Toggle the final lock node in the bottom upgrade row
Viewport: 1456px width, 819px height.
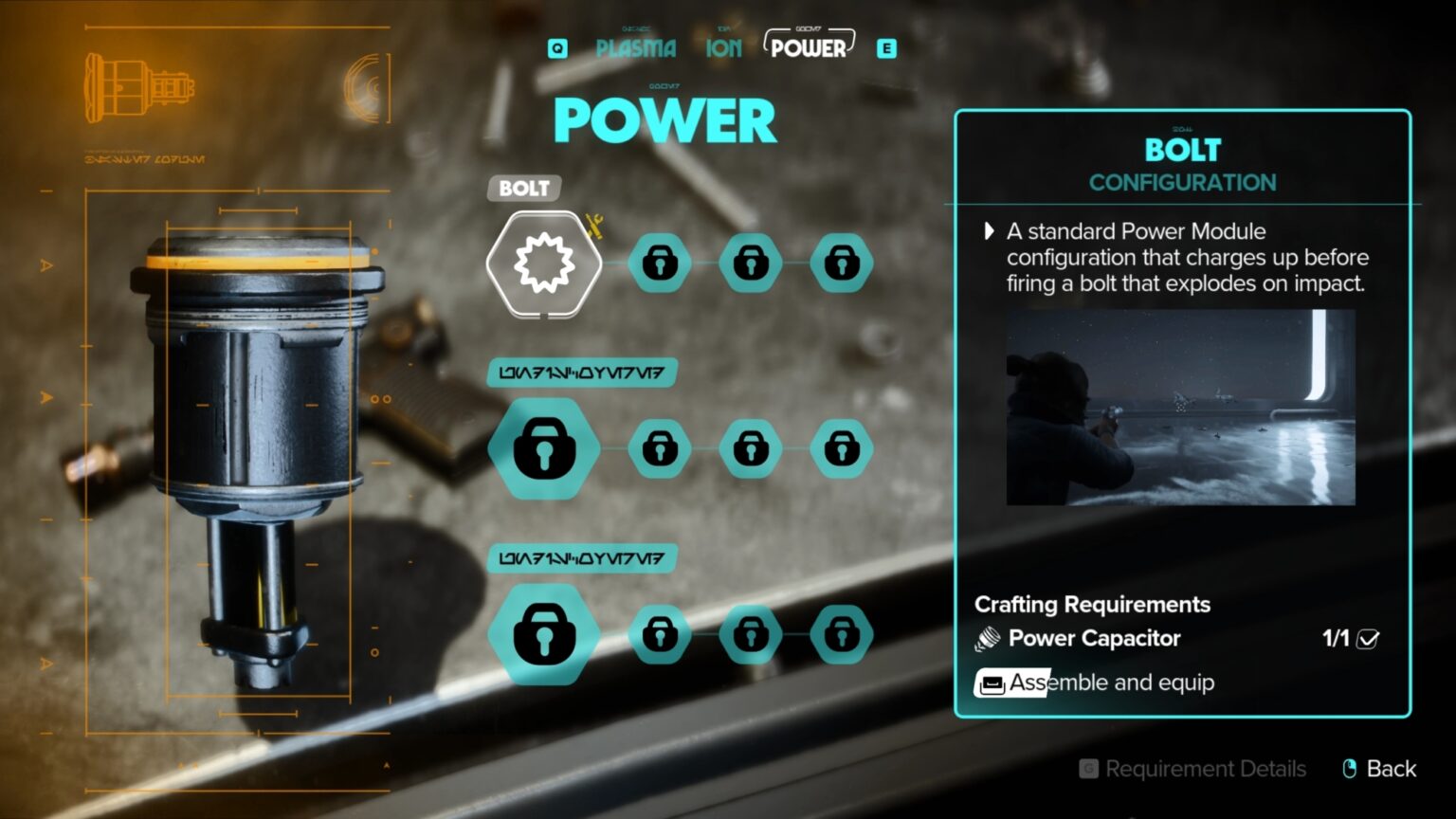838,633
